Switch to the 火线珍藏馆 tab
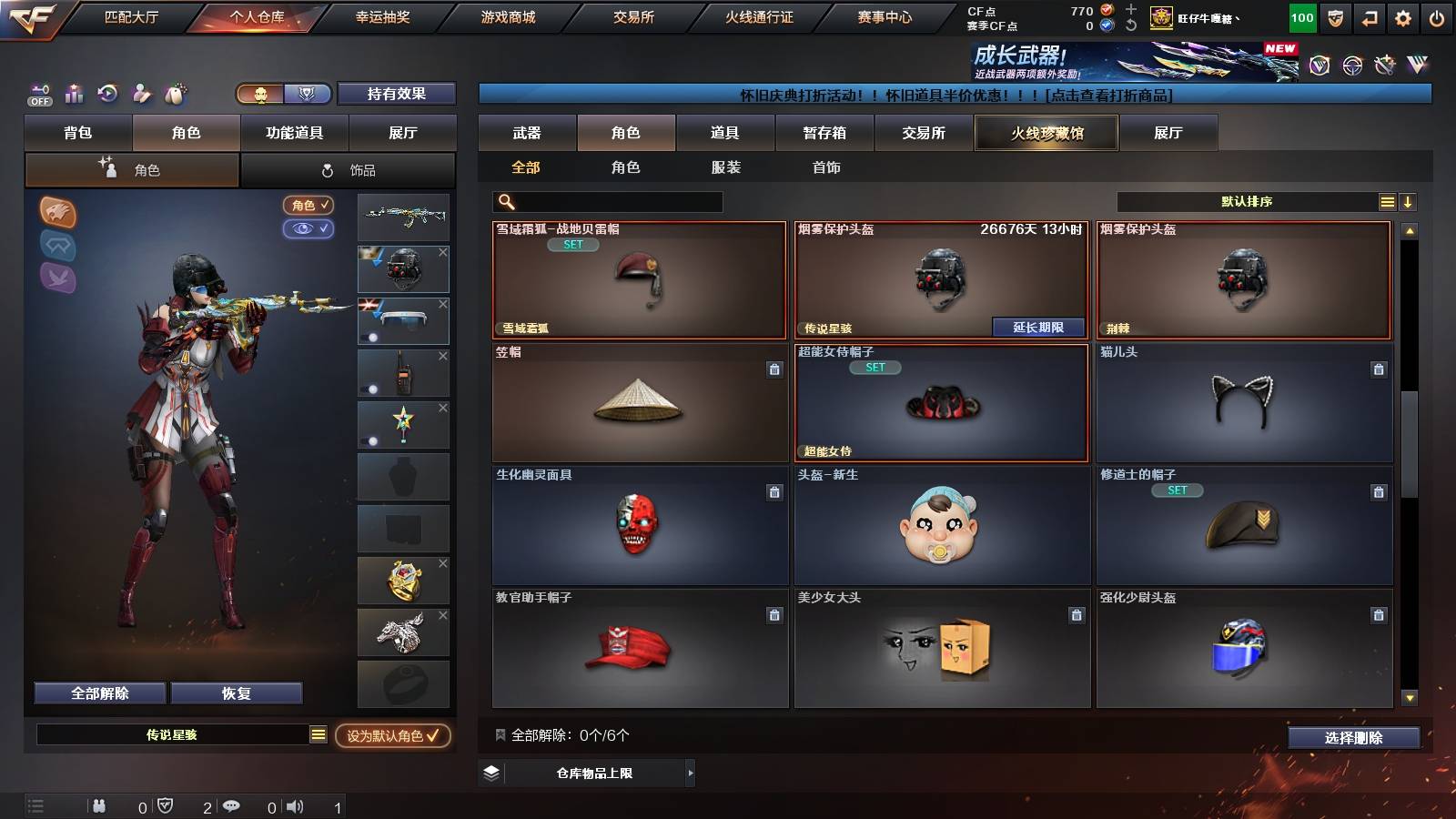The height and width of the screenshot is (819, 1456). 1046,133
